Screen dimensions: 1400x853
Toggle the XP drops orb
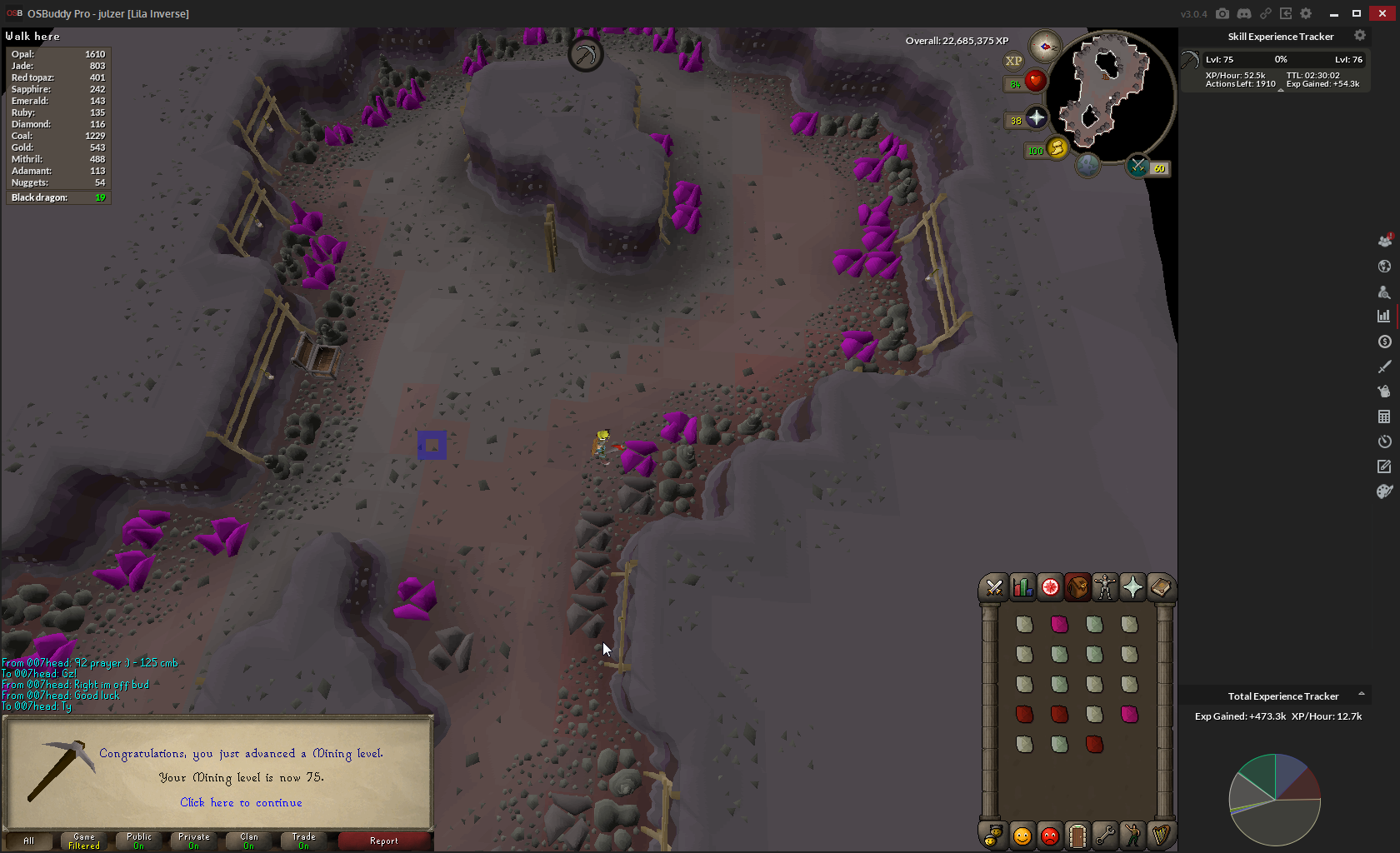(1013, 61)
